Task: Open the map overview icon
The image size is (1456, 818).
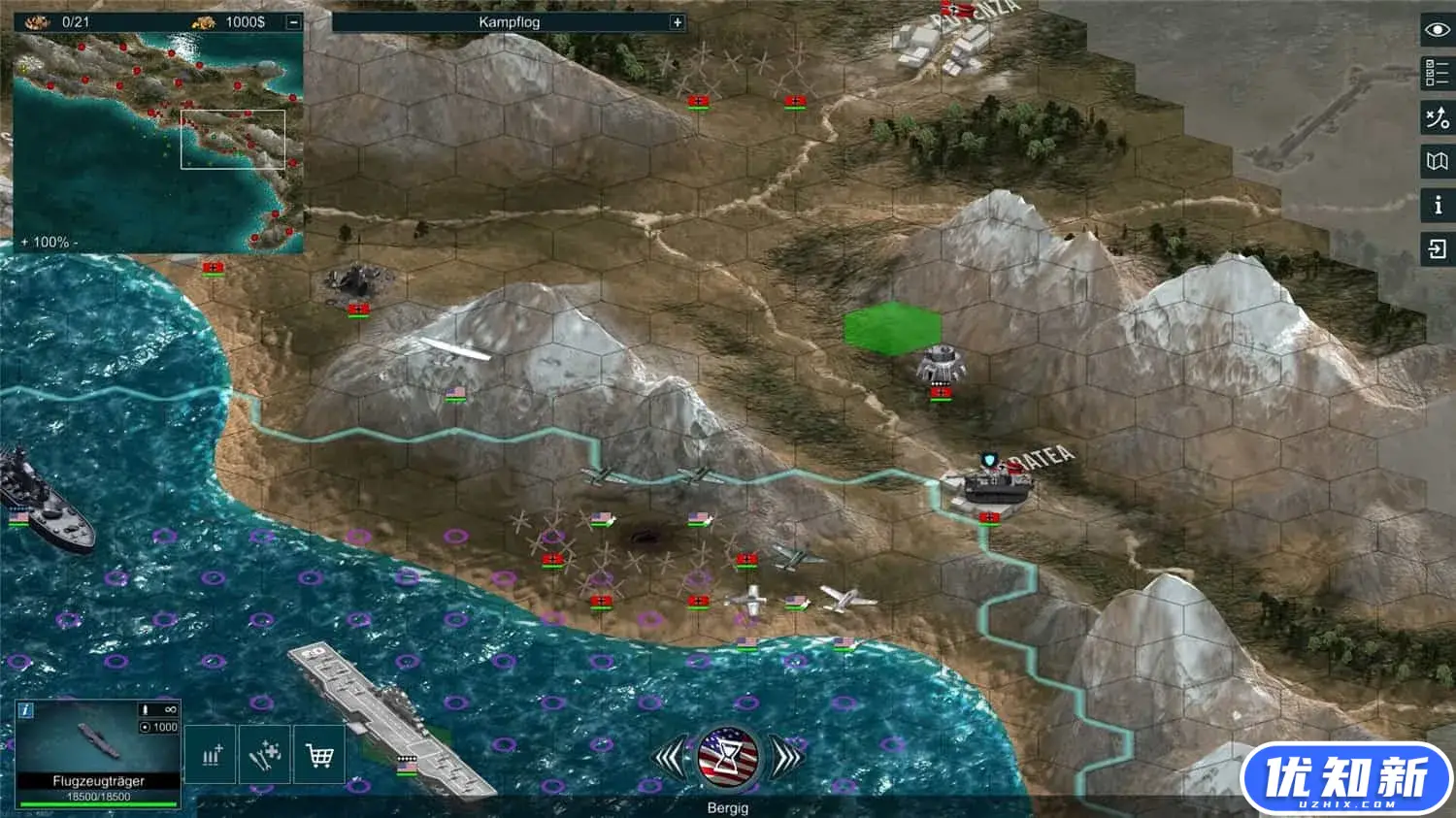Action: point(1436,161)
